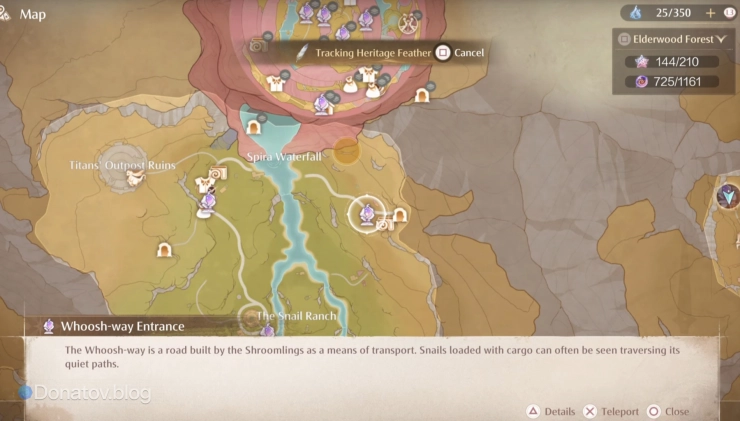The height and width of the screenshot is (421, 740).
Task: Click the cave marker west of the river
Action: 165,250
